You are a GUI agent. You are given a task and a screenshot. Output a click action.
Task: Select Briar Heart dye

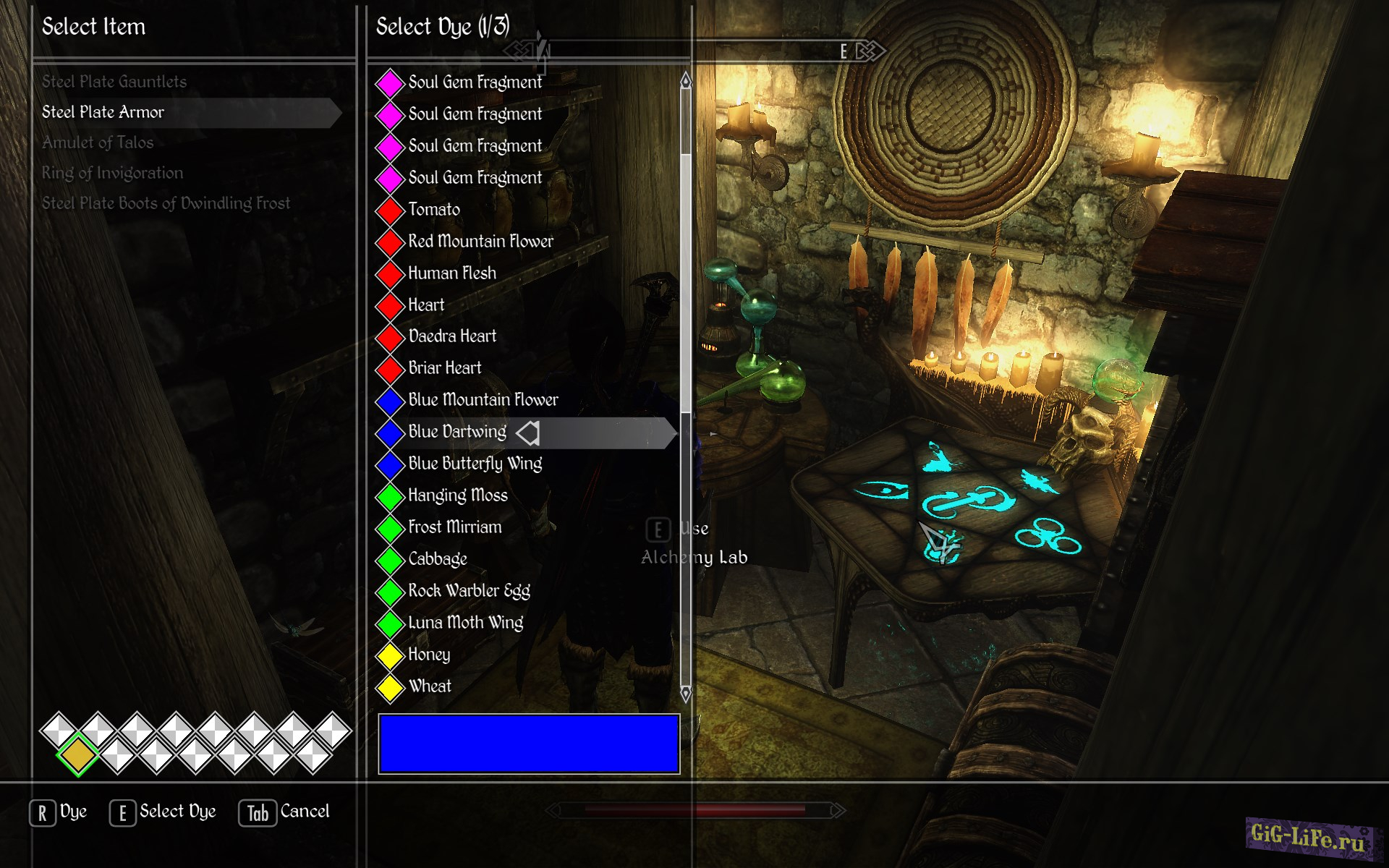click(444, 368)
